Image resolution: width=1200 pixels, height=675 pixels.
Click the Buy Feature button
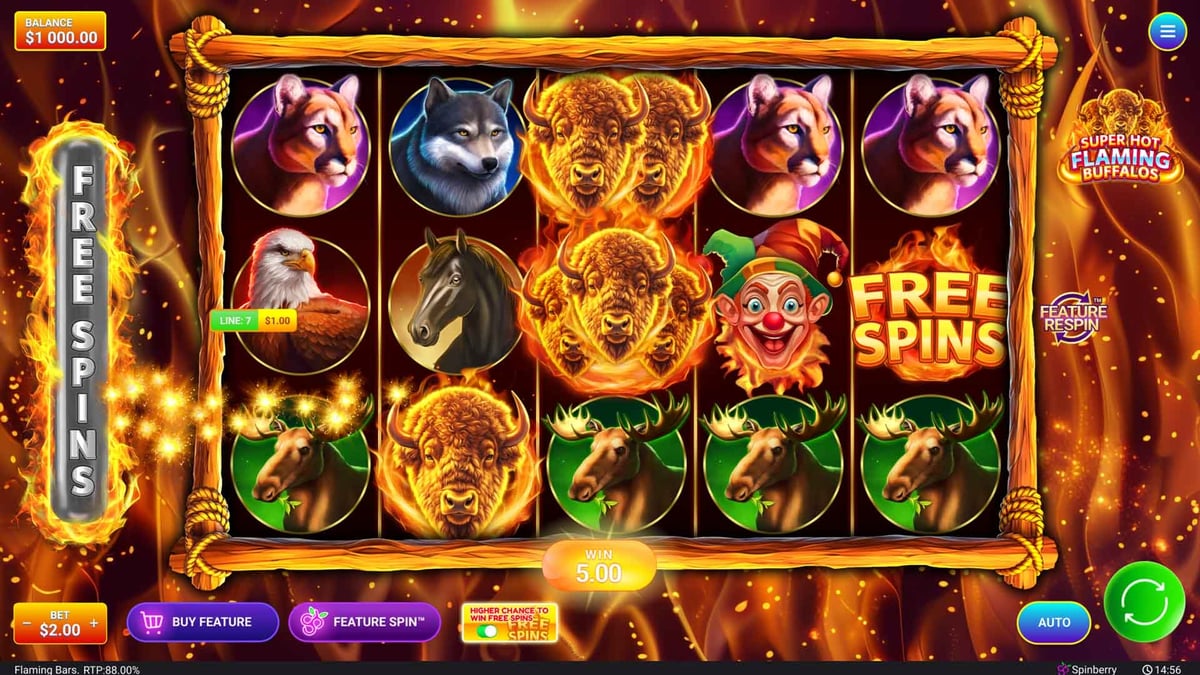pyautogui.click(x=202, y=622)
